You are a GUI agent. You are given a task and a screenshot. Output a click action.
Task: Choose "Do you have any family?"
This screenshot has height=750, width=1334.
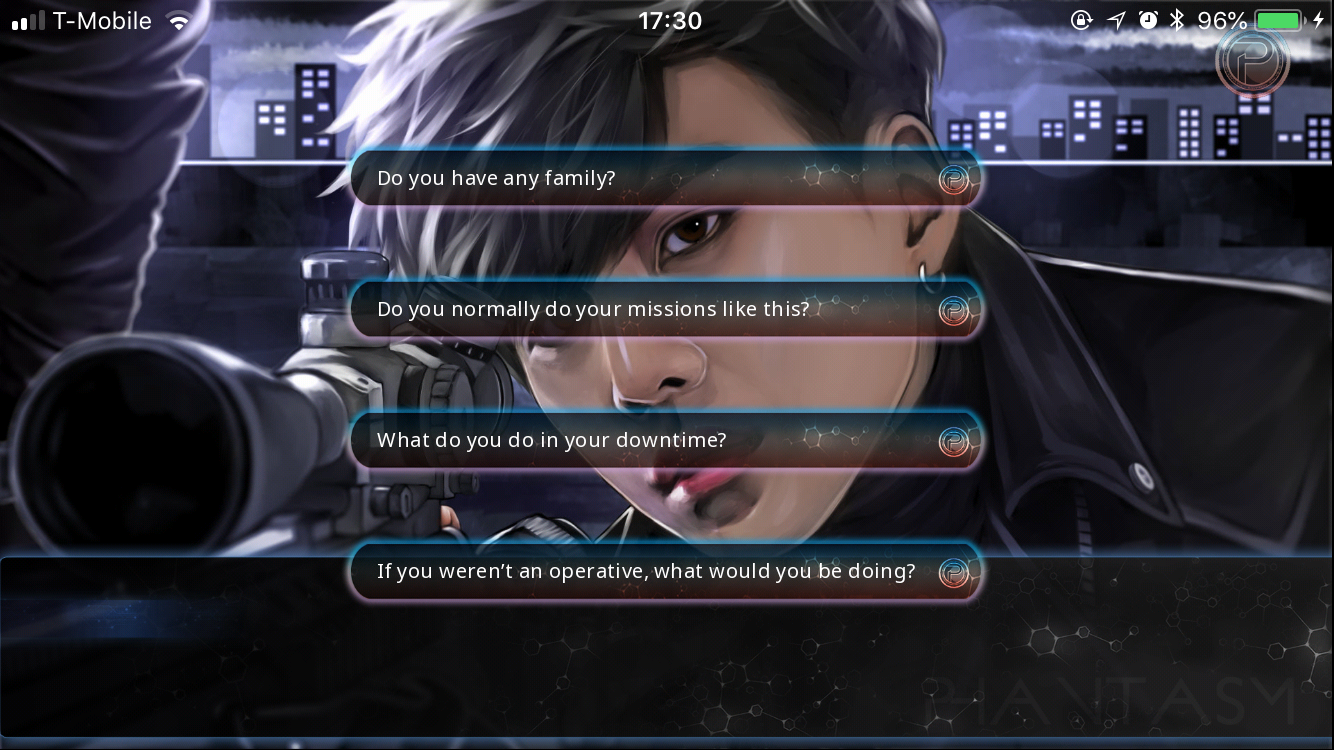click(x=664, y=179)
